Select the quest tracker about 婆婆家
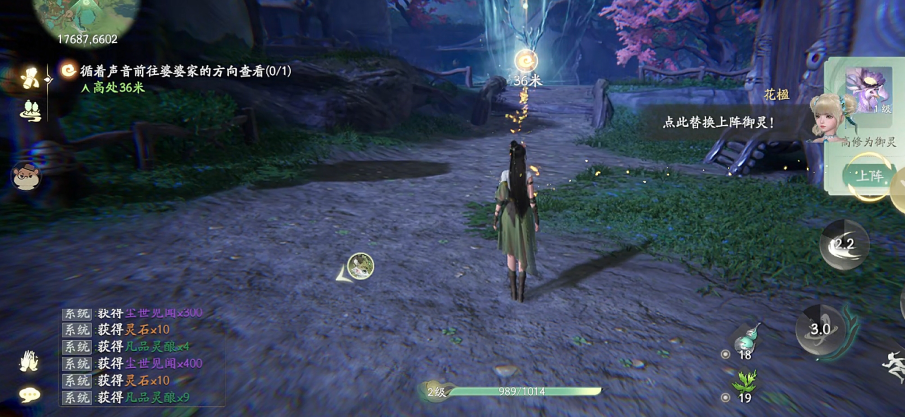 click(x=177, y=71)
